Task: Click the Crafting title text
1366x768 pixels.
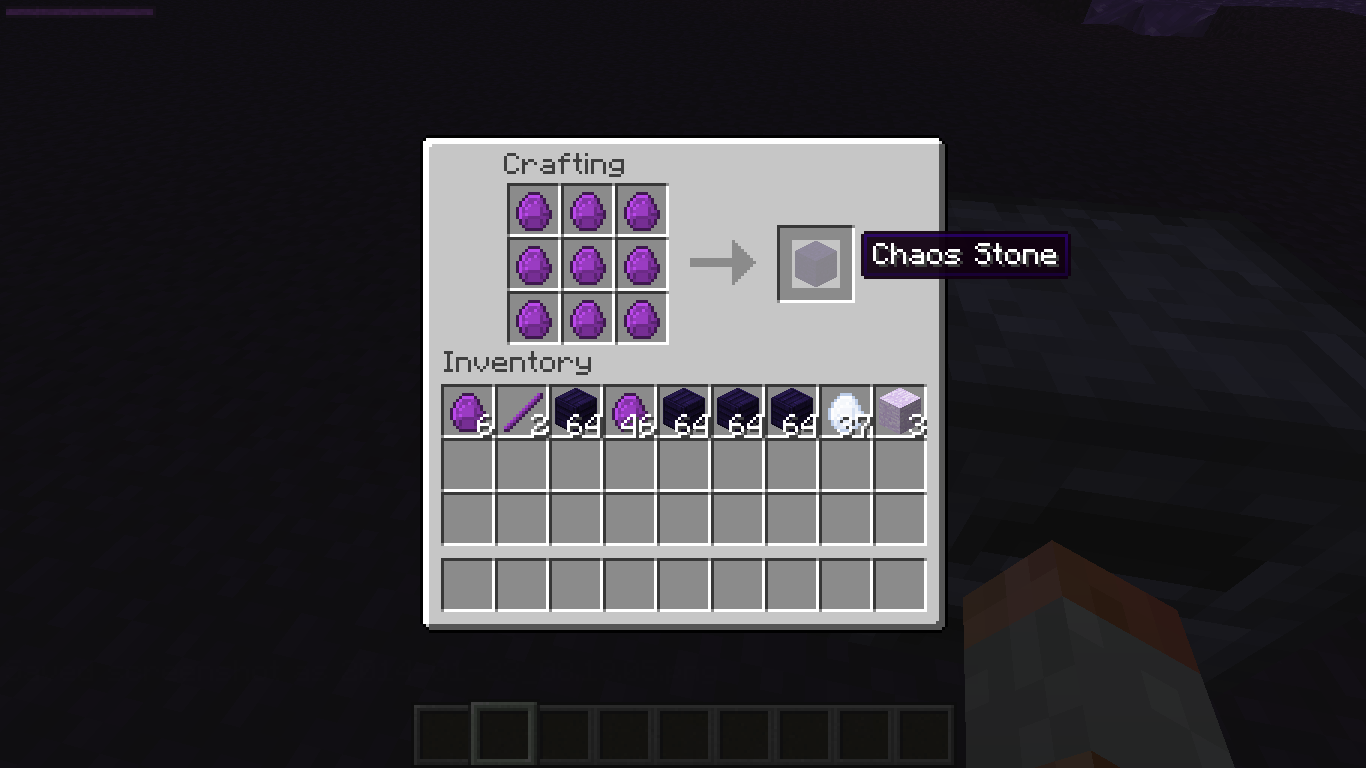Action: pyautogui.click(x=565, y=163)
